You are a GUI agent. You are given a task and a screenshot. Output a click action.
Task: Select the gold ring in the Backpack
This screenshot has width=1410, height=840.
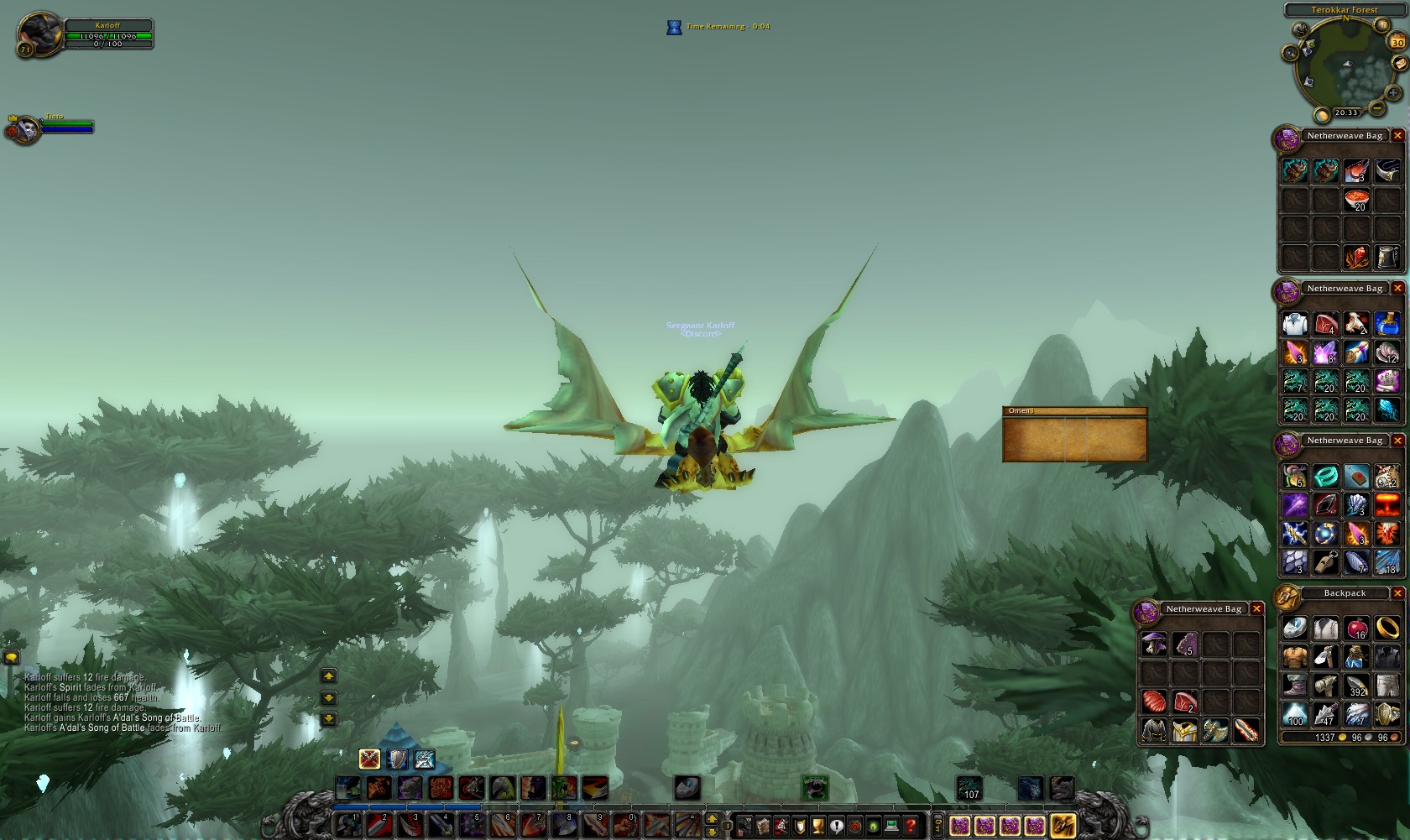coord(1387,628)
